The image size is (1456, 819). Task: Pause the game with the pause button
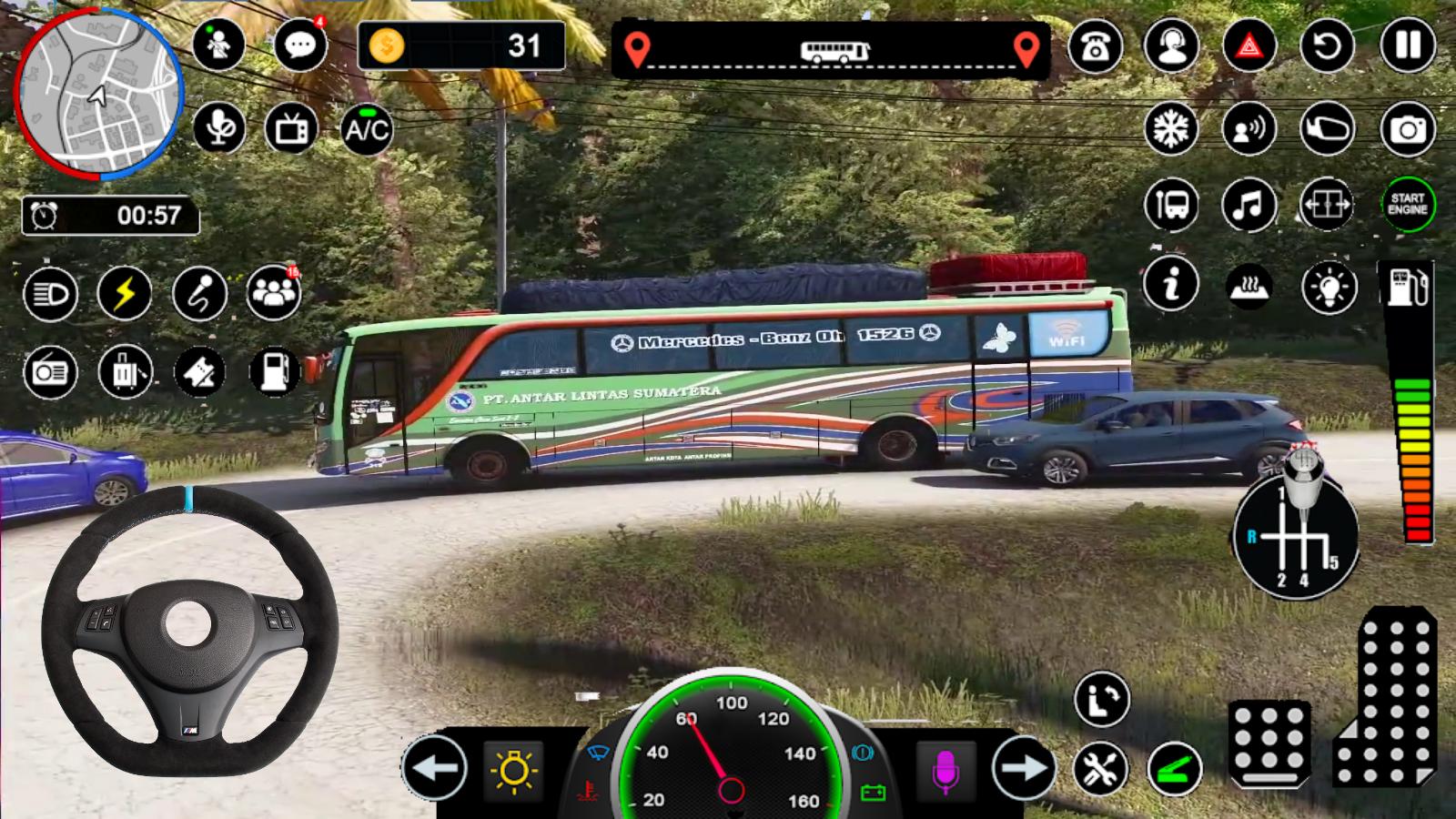1407,45
